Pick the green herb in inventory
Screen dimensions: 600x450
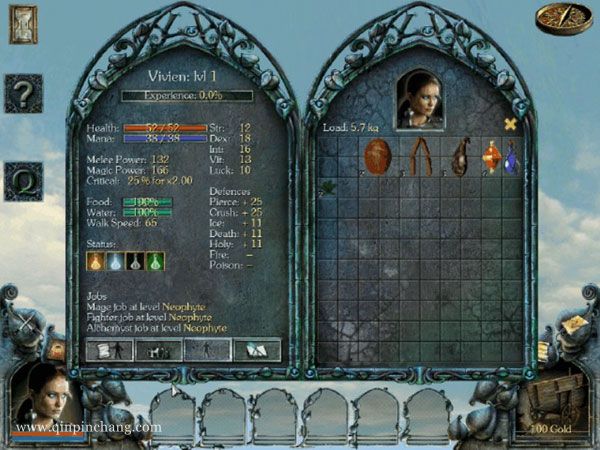(325, 186)
